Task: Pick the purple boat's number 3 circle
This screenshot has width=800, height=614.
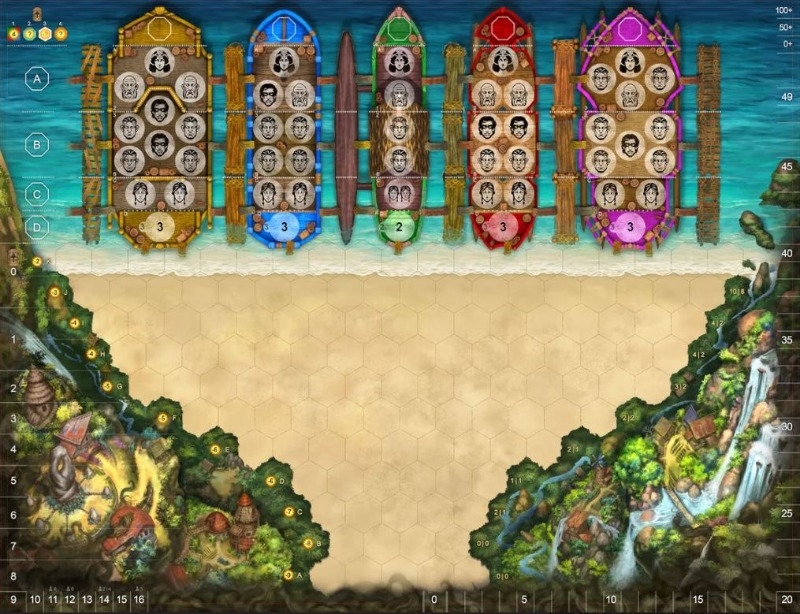Action: [630, 226]
